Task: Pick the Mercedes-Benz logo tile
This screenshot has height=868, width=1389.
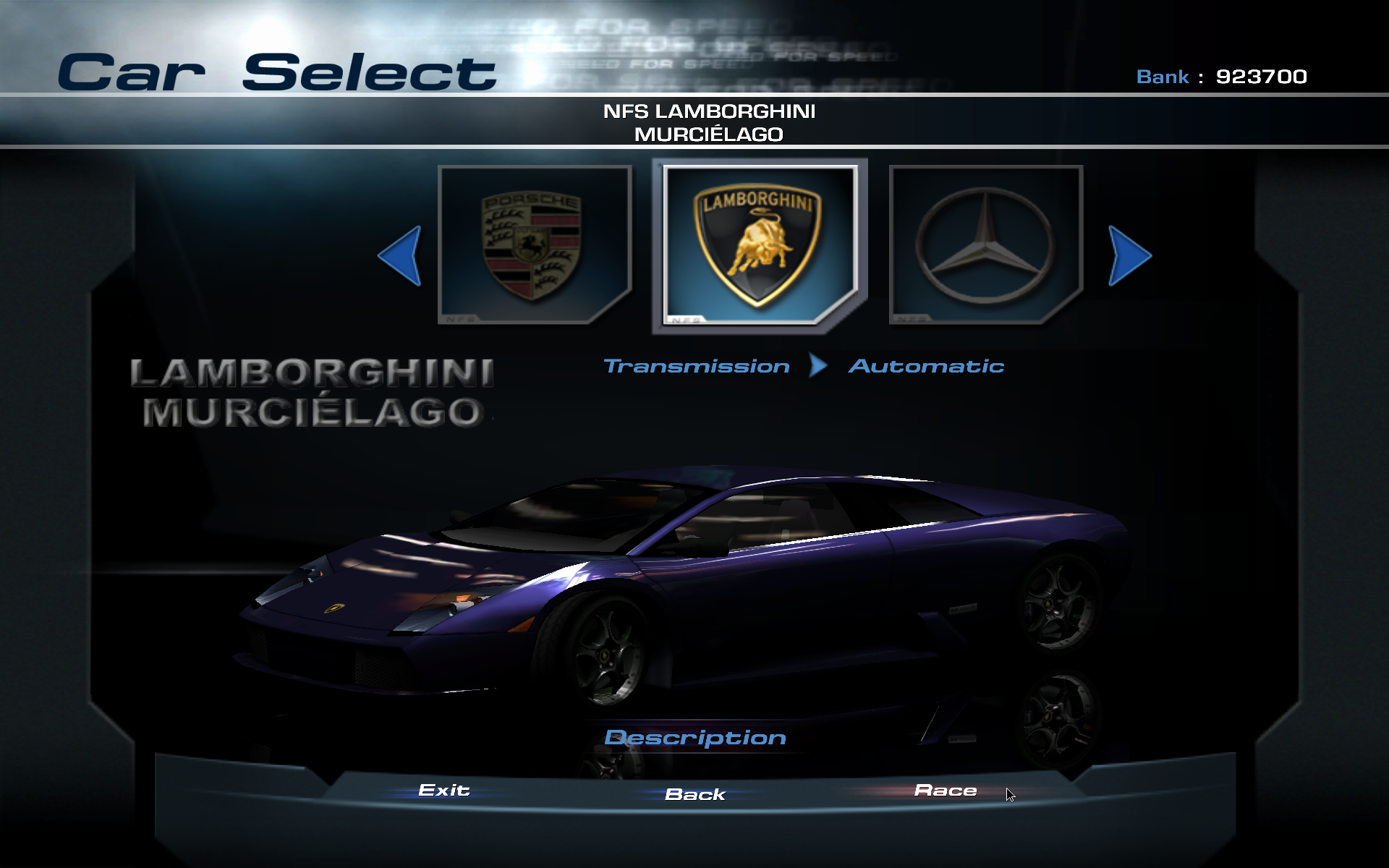Action: [x=985, y=244]
